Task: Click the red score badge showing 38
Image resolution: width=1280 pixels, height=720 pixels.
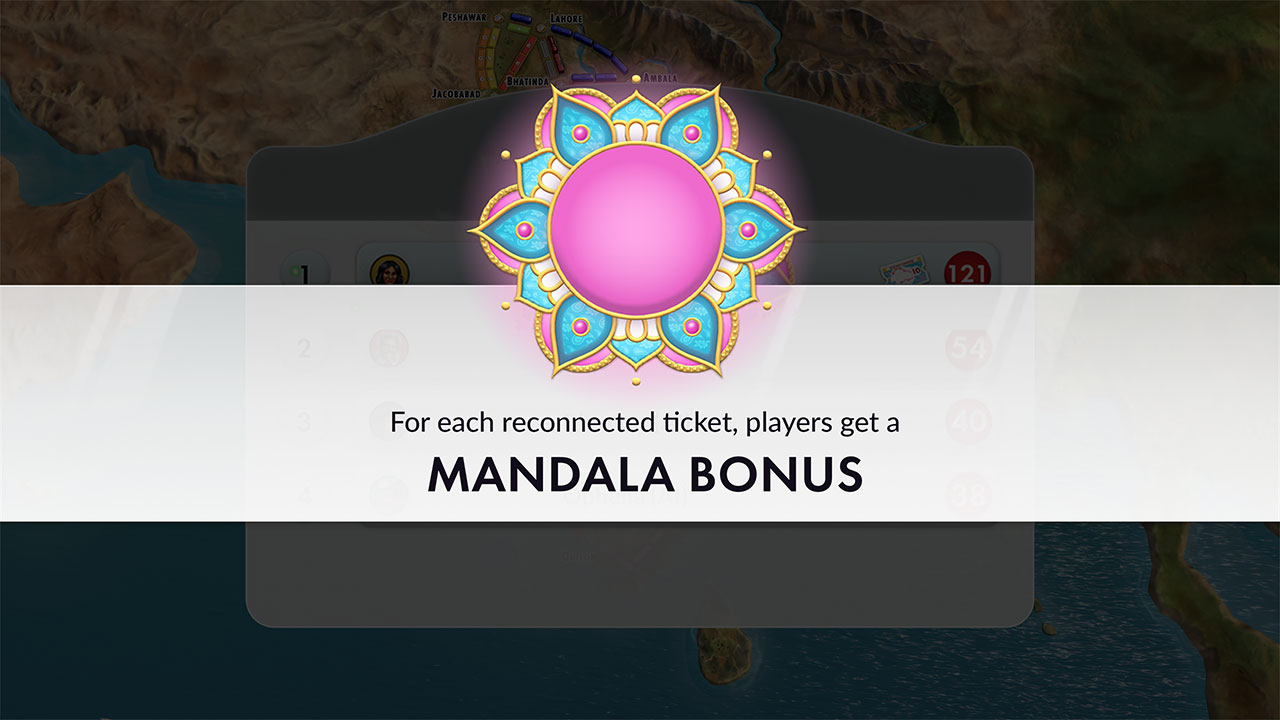Action: (x=967, y=492)
